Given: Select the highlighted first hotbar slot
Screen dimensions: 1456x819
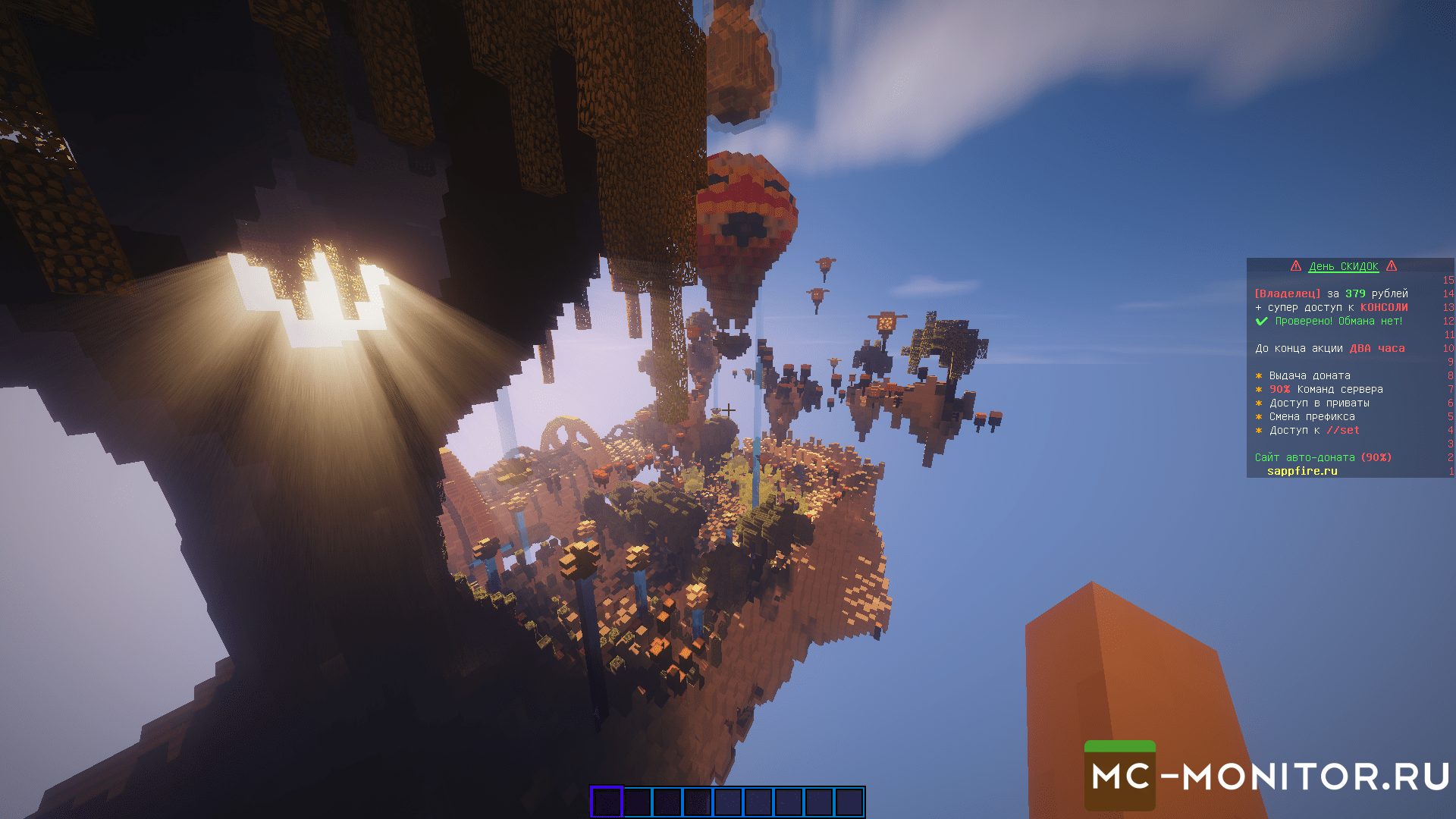Looking at the screenshot, I should pyautogui.click(x=607, y=802).
